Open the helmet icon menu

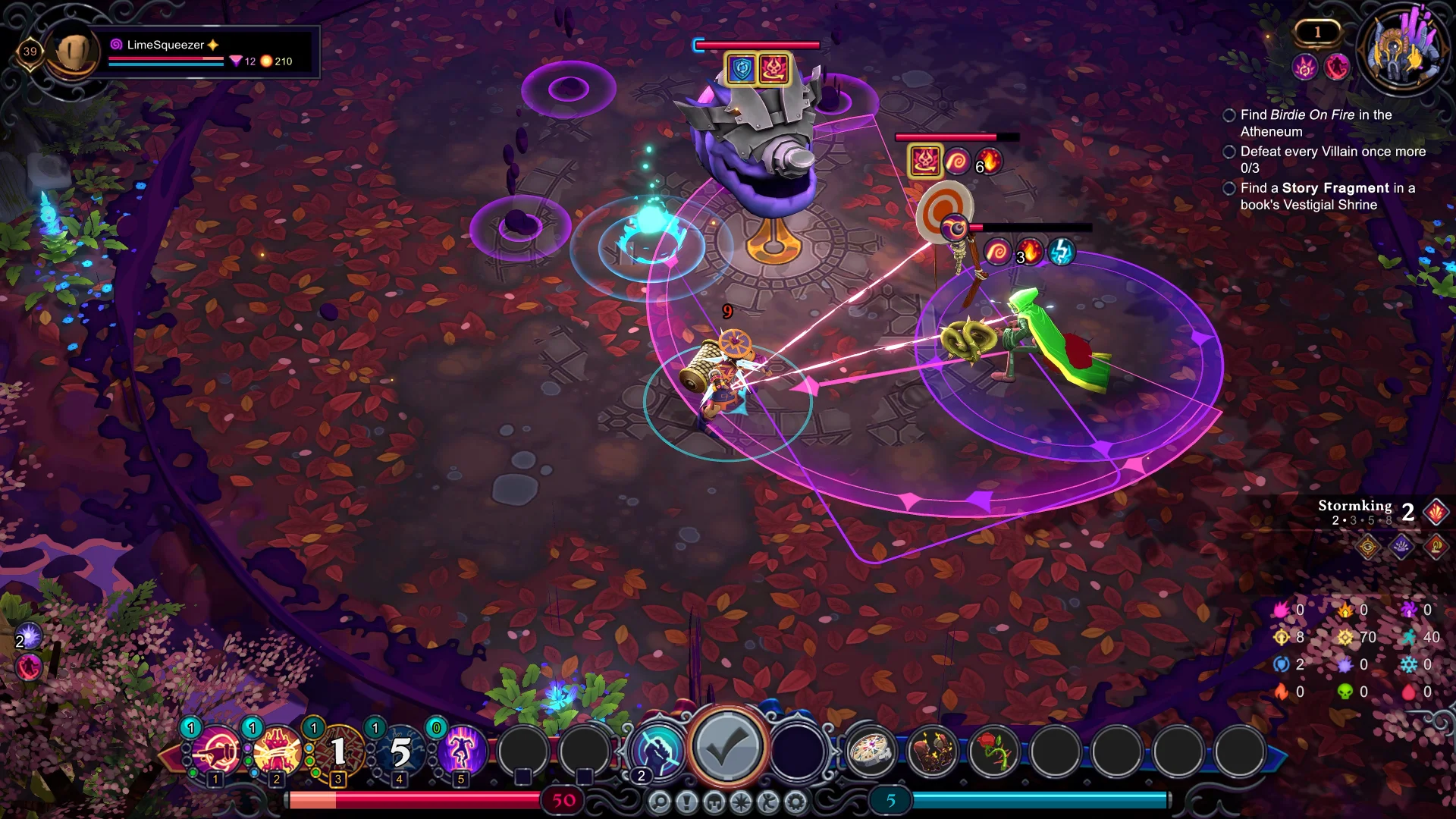714,802
